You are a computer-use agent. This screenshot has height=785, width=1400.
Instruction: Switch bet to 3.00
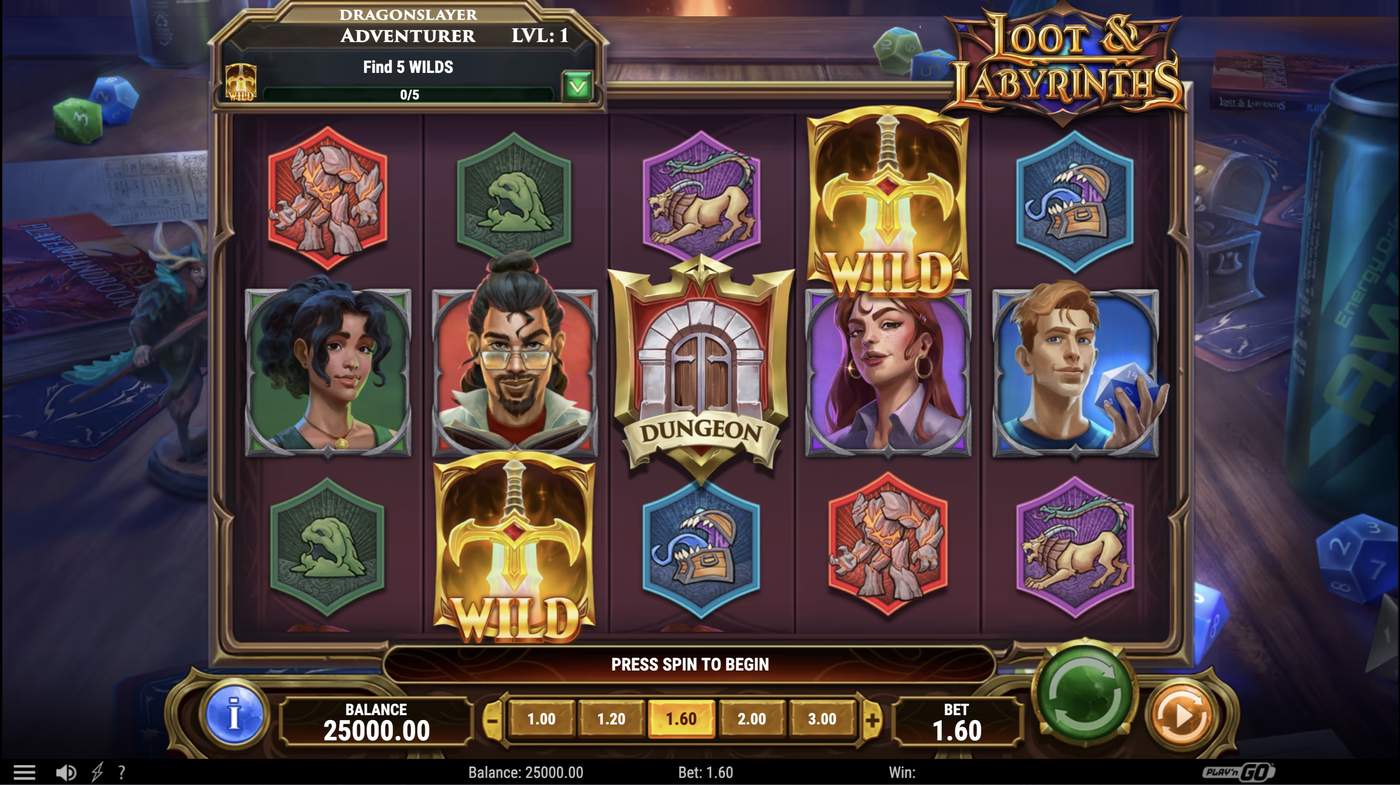(822, 717)
